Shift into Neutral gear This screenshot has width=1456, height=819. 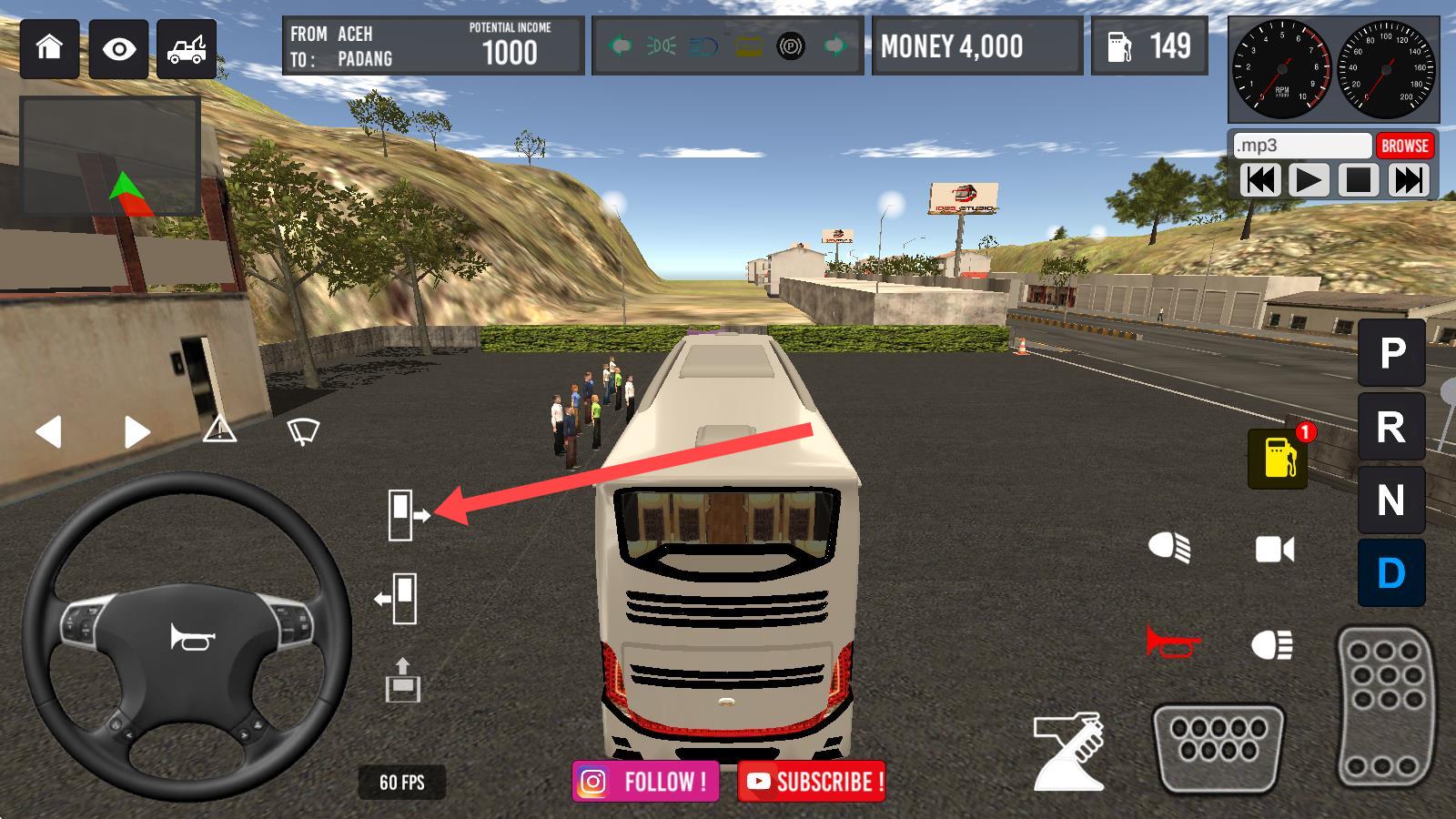(x=1391, y=500)
